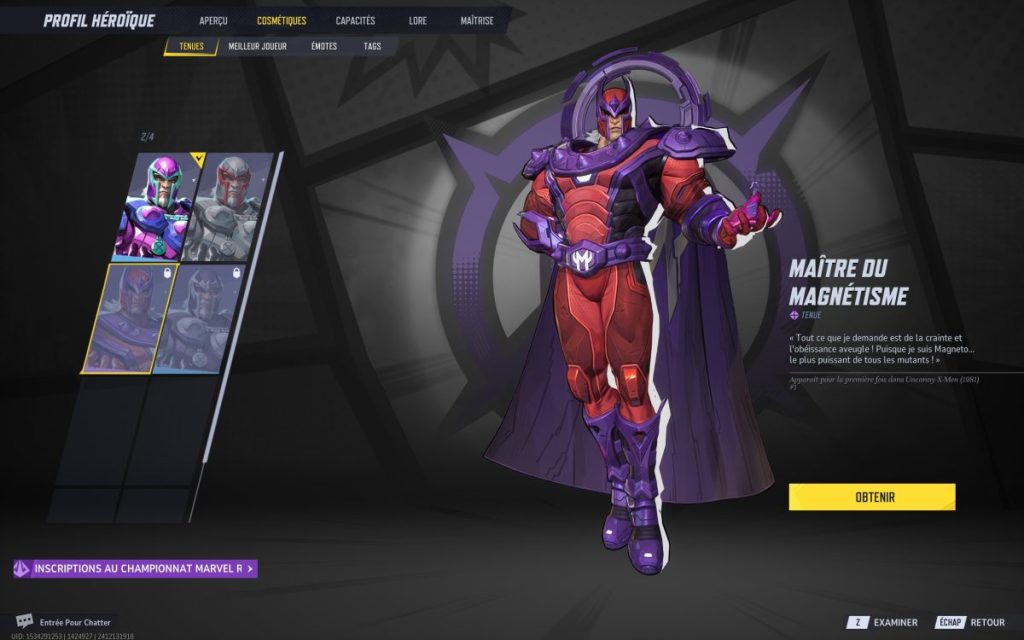Image resolution: width=1024 pixels, height=640 pixels.
Task: Switch to the Aperçu tab
Action: tap(213, 20)
